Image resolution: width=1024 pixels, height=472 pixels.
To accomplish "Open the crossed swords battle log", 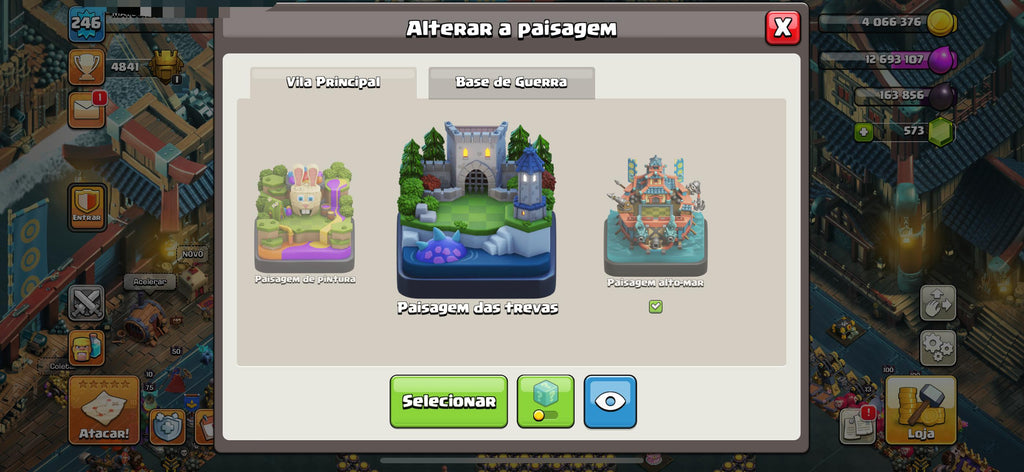I will point(86,302).
